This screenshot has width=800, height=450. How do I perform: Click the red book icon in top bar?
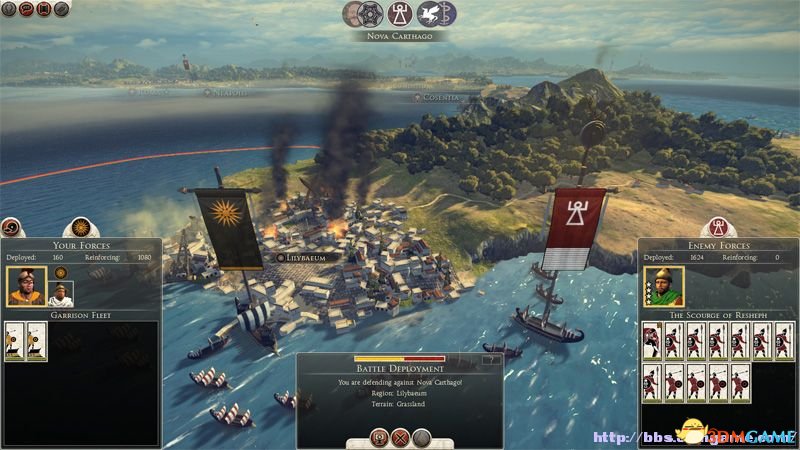(x=42, y=9)
